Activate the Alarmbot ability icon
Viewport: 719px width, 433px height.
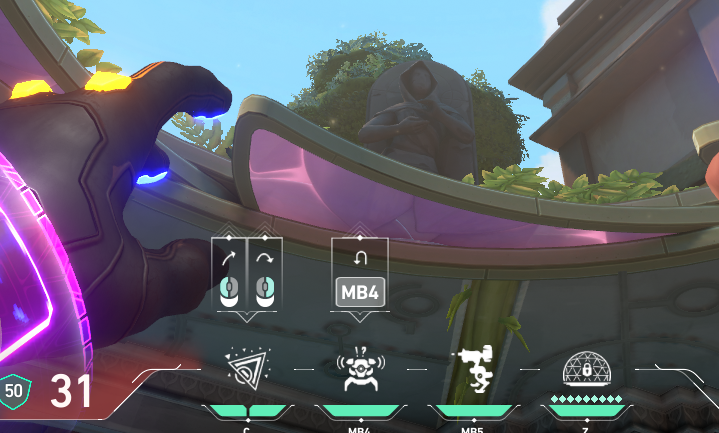click(x=359, y=369)
